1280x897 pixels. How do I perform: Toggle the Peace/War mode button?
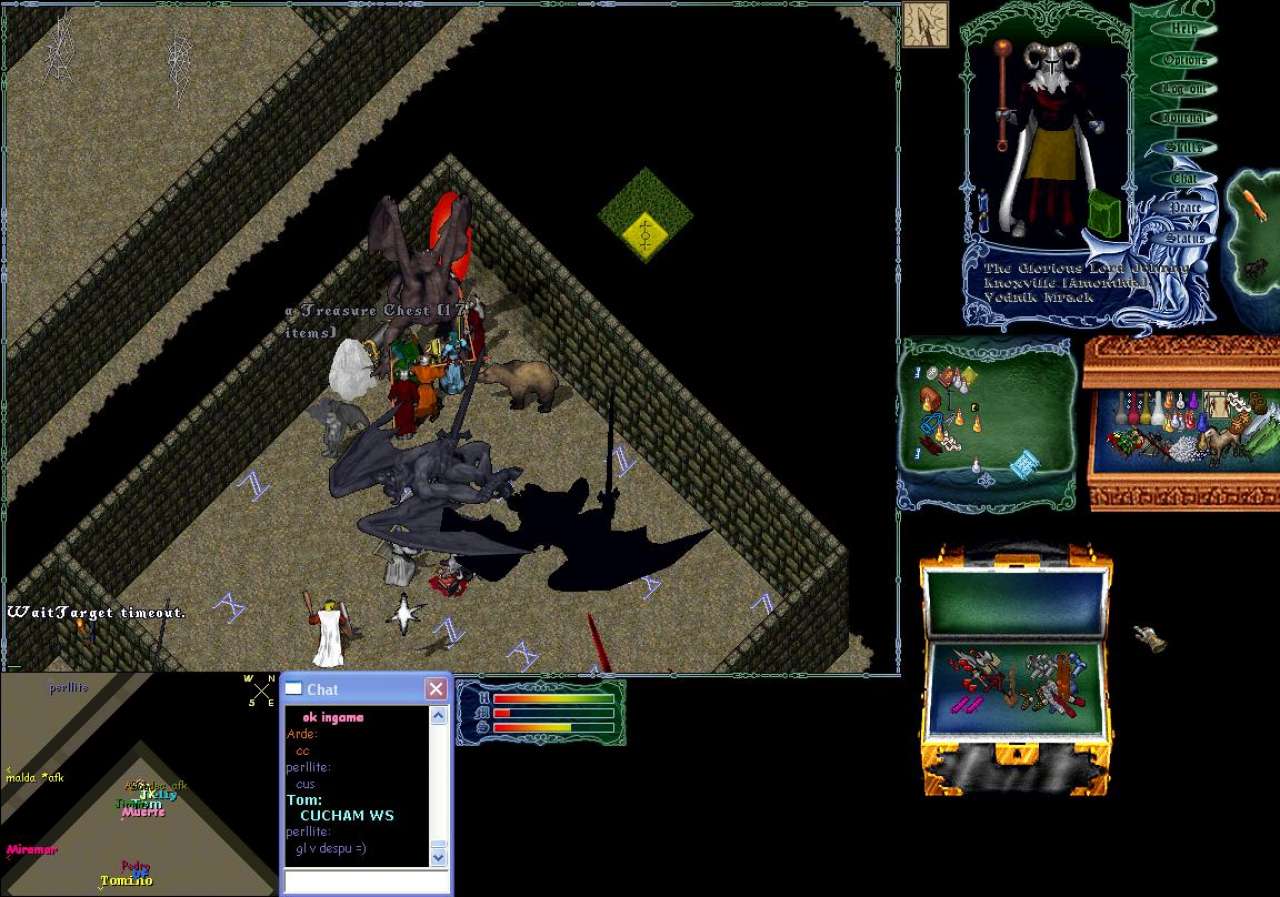1185,208
